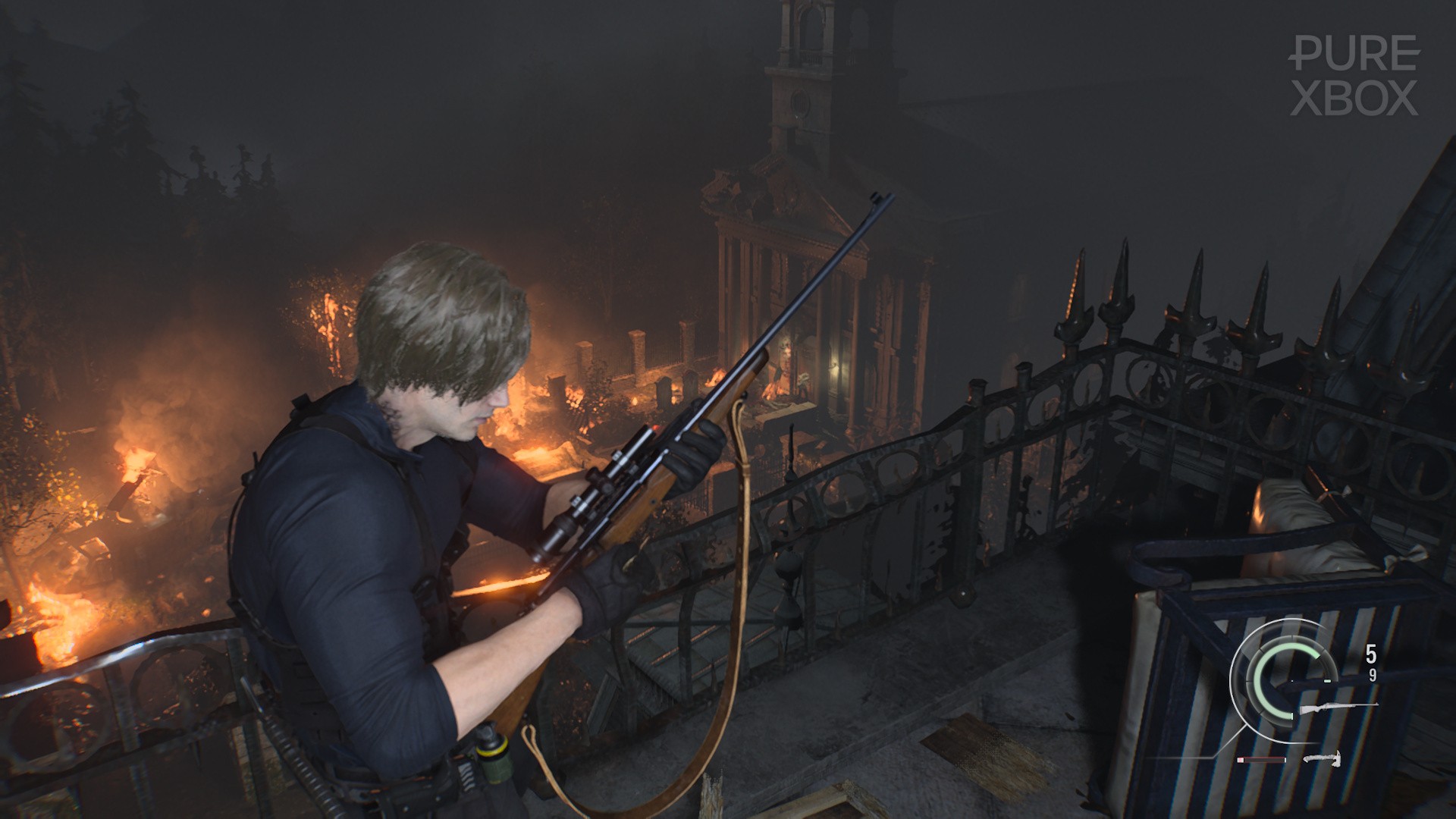
Task: Expand the reserve ammo count of 9
Action: (1372, 676)
